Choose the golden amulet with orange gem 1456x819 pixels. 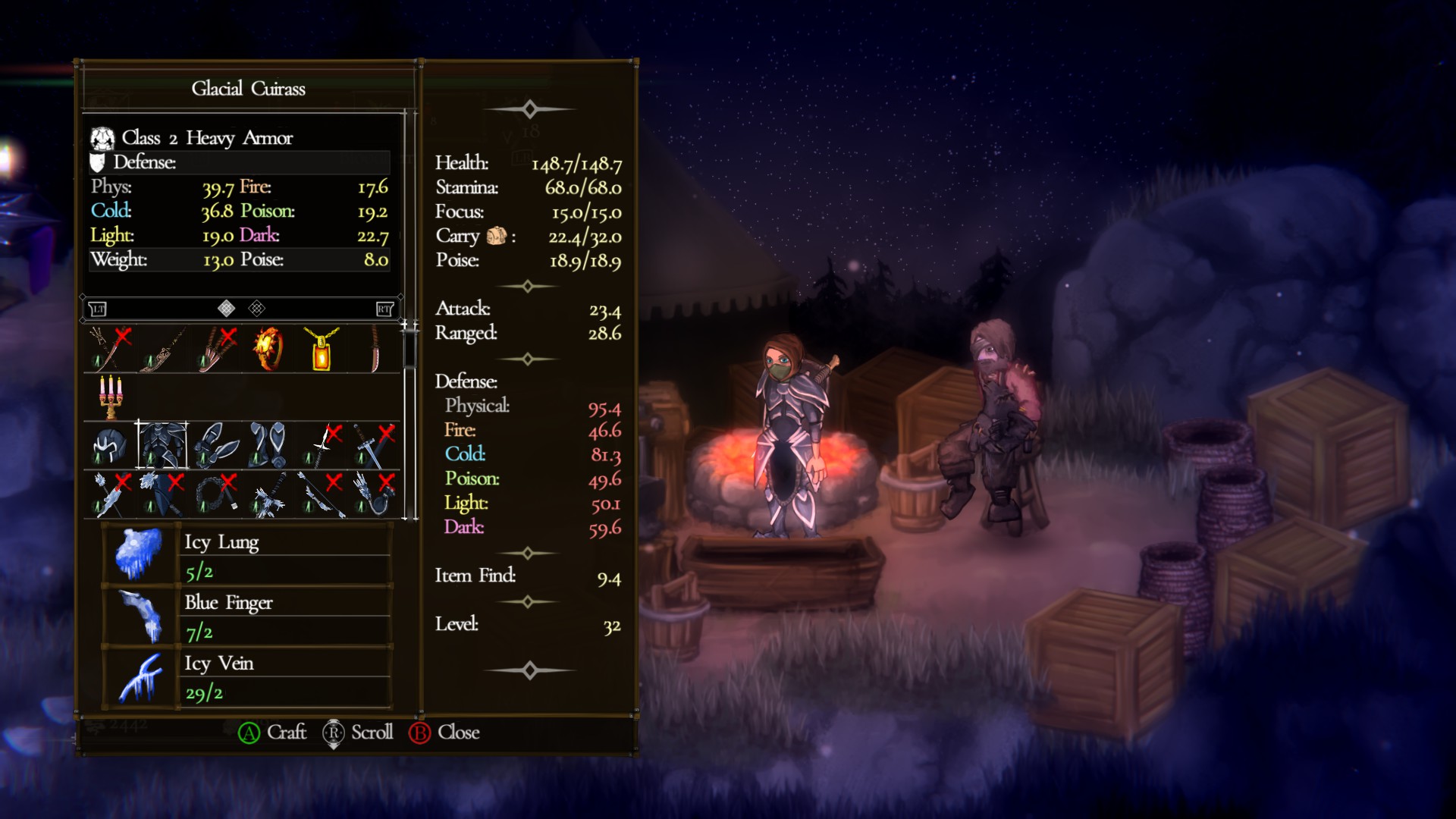point(322,350)
